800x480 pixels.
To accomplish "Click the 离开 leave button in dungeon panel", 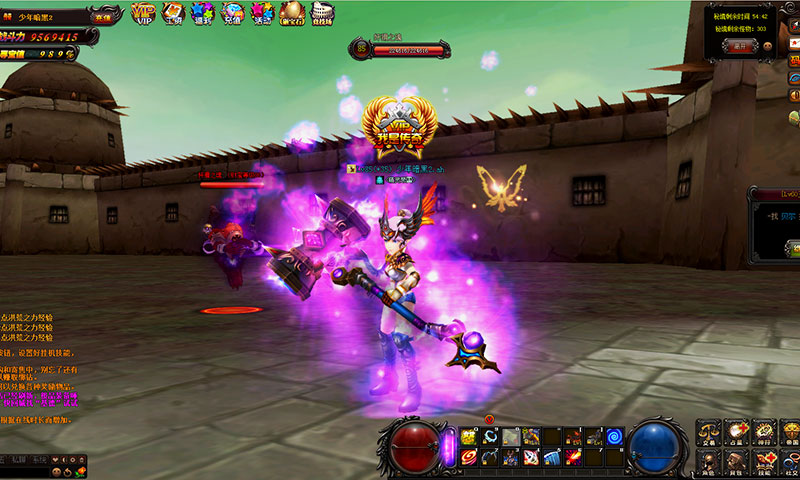I will pos(740,45).
